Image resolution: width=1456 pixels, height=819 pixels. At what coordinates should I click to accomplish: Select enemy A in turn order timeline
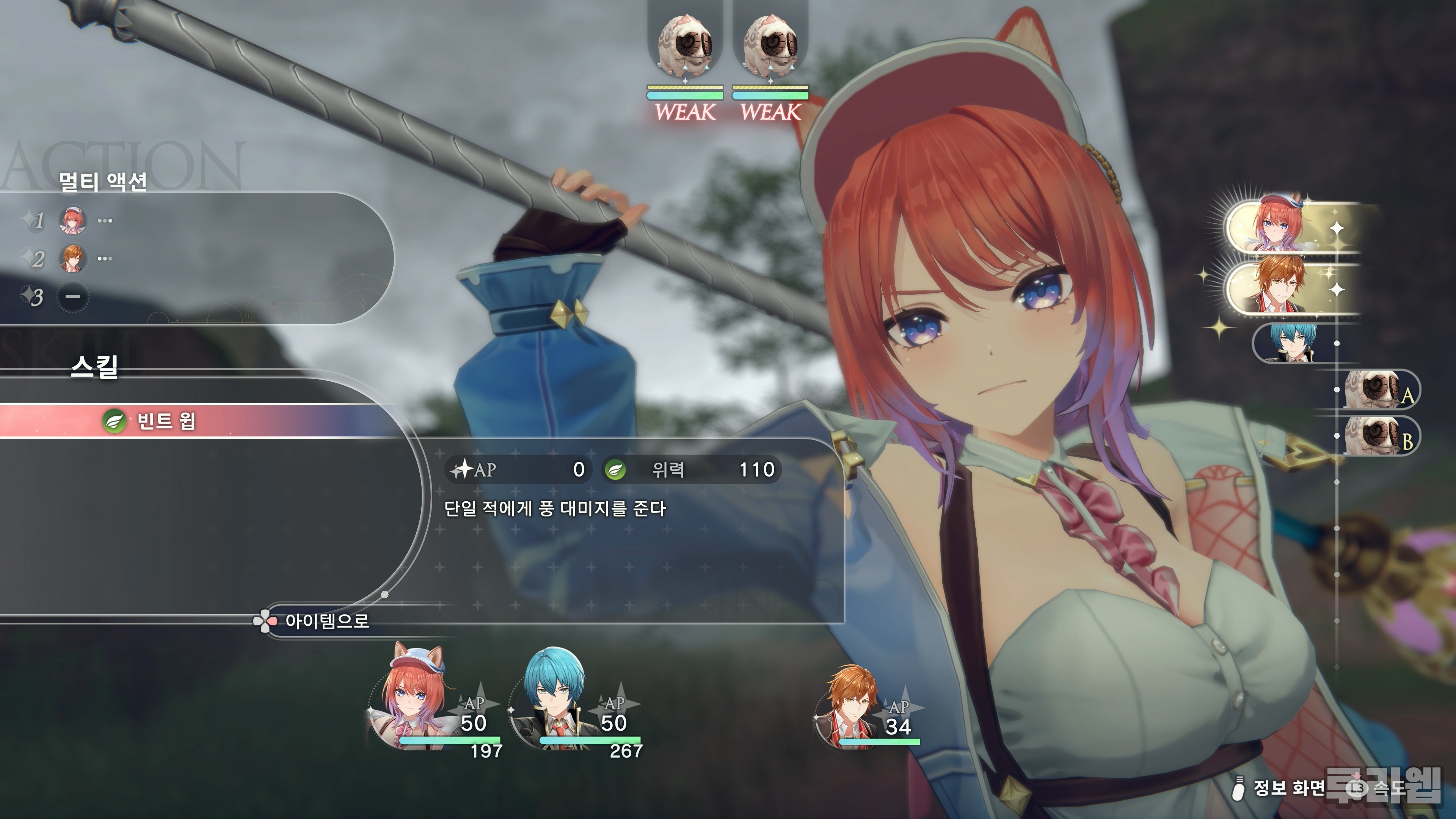pos(1379,389)
